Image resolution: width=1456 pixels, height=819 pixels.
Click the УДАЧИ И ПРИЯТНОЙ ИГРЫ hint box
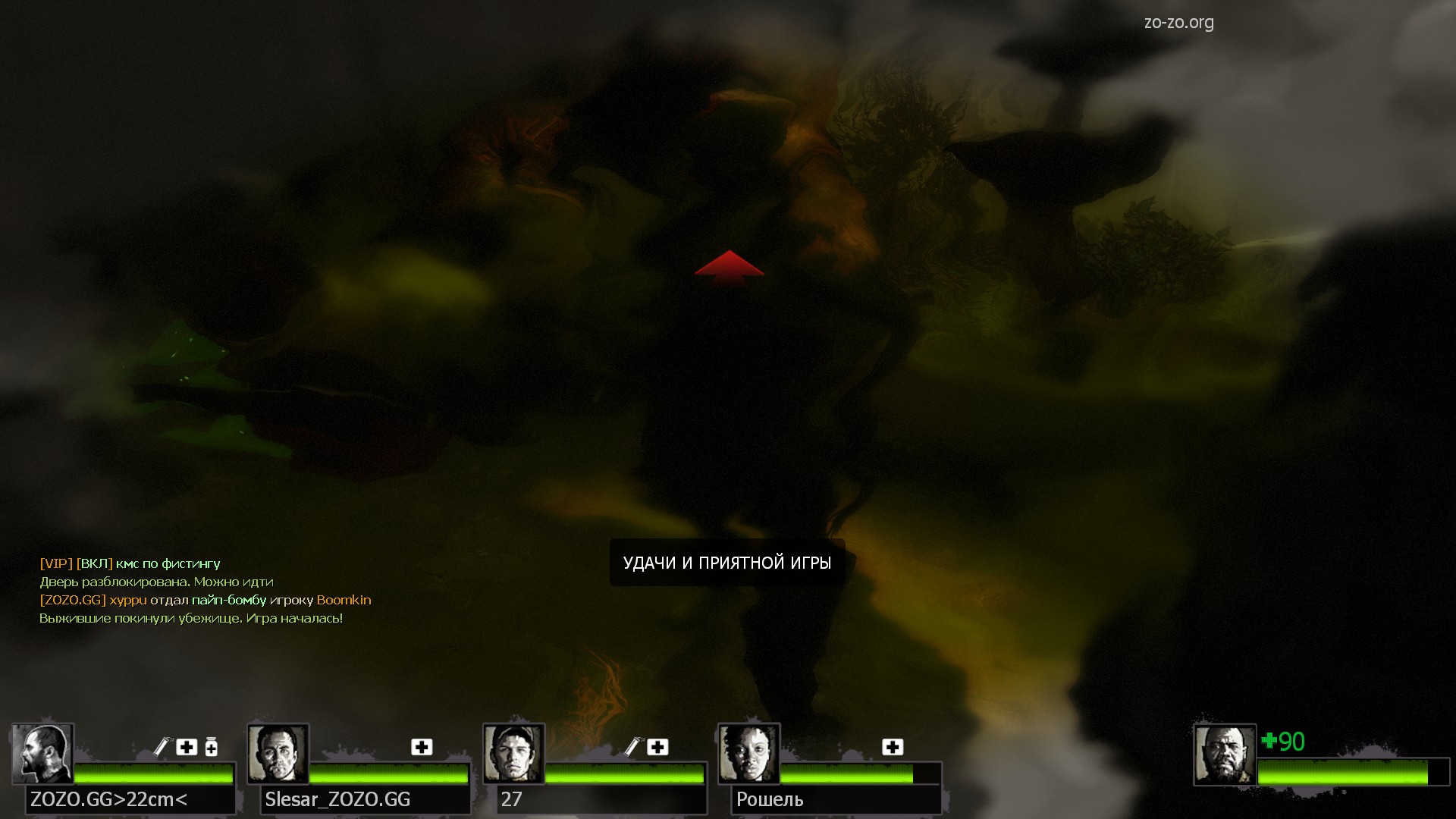(726, 563)
